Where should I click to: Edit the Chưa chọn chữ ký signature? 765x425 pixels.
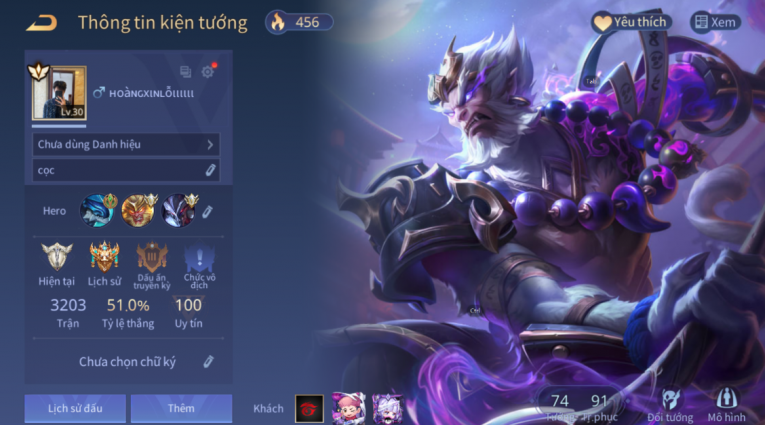[x=208, y=361]
